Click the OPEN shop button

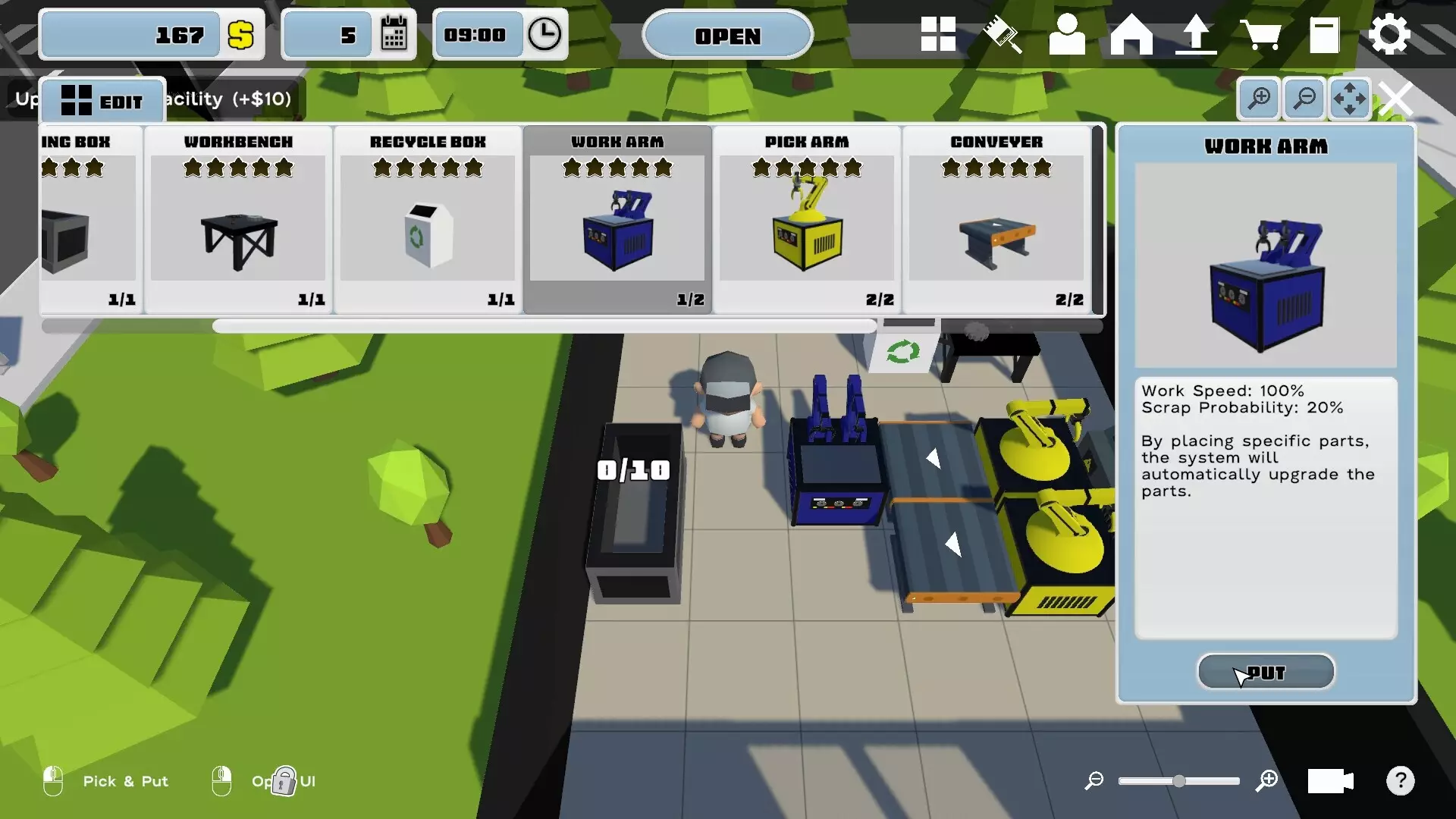click(727, 36)
